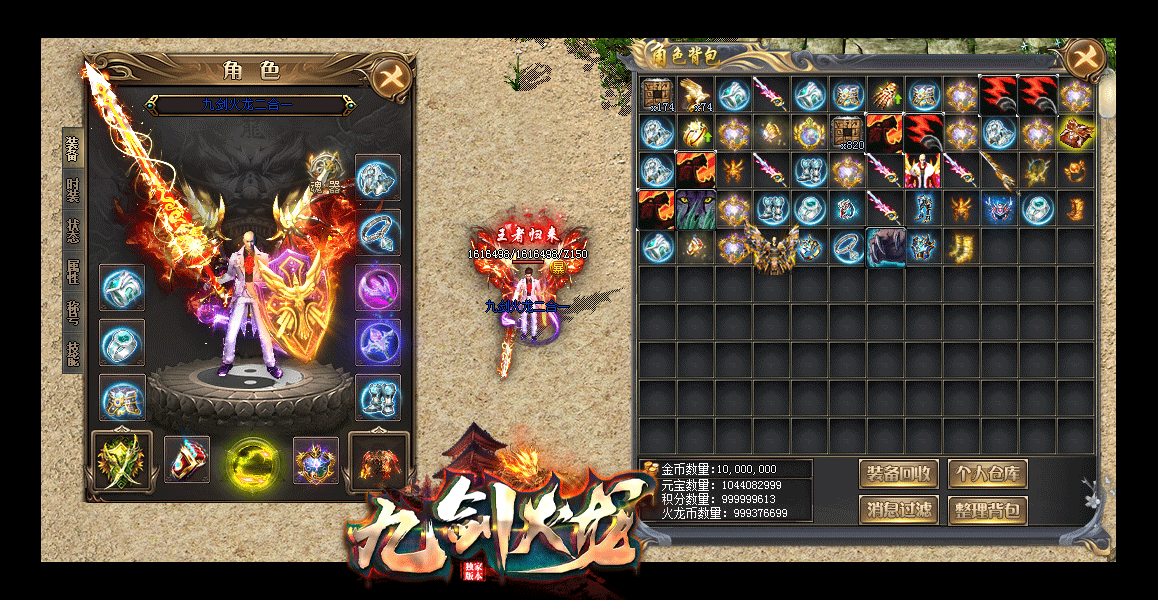Click the 装备回收 button
This screenshot has width=1158, height=600.
(898, 474)
